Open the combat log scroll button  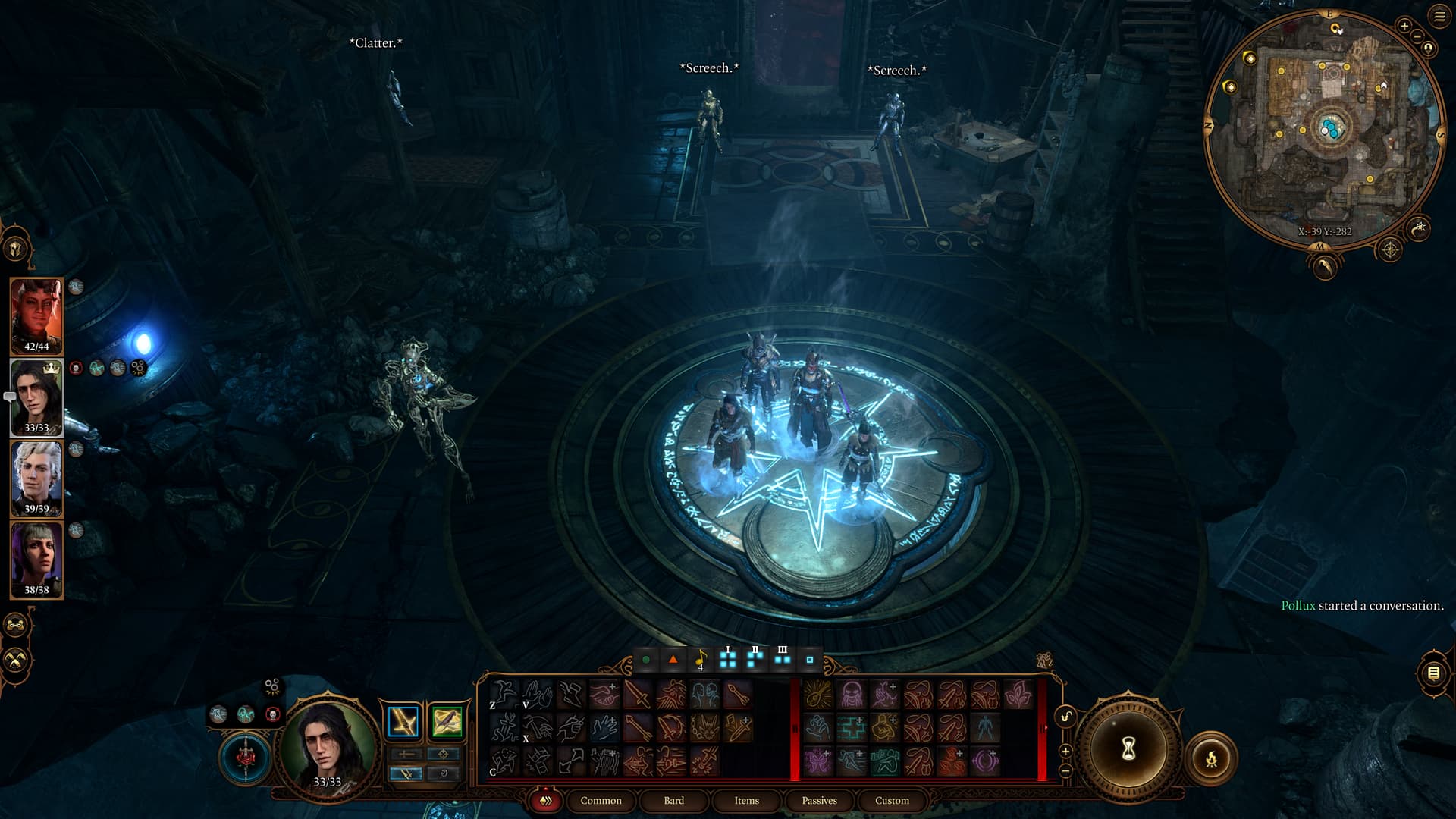1433,673
